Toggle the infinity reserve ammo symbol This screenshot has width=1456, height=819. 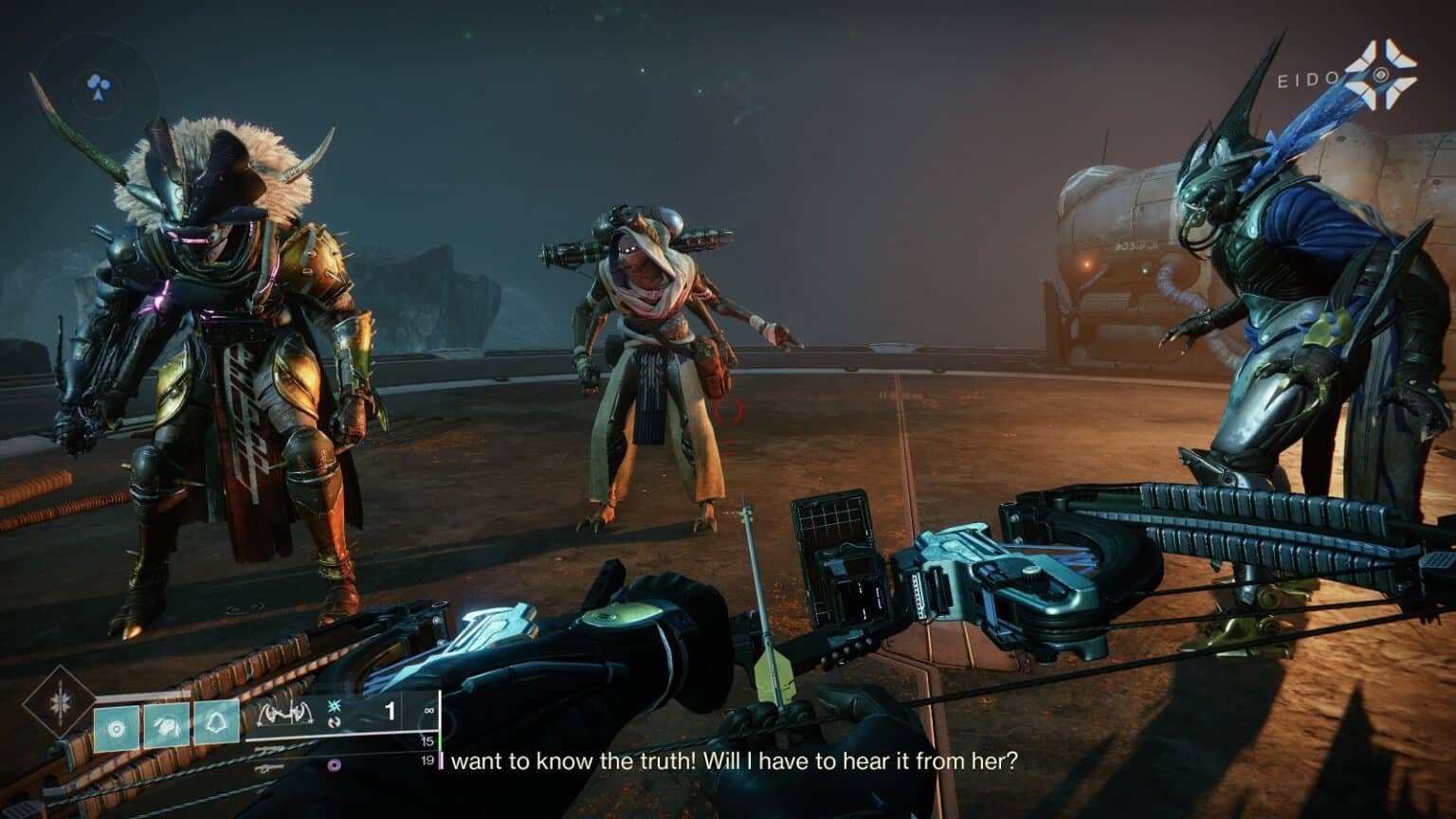click(428, 711)
